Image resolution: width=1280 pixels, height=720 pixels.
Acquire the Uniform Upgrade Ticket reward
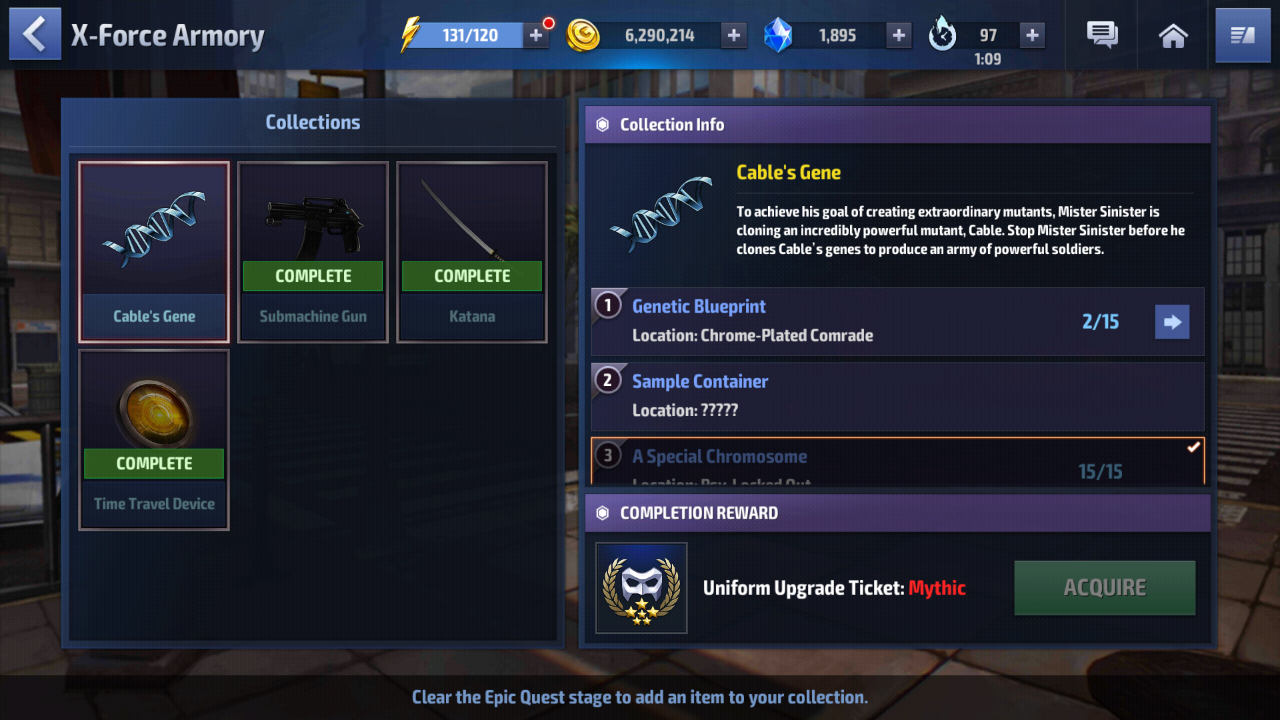pyautogui.click(x=1104, y=588)
